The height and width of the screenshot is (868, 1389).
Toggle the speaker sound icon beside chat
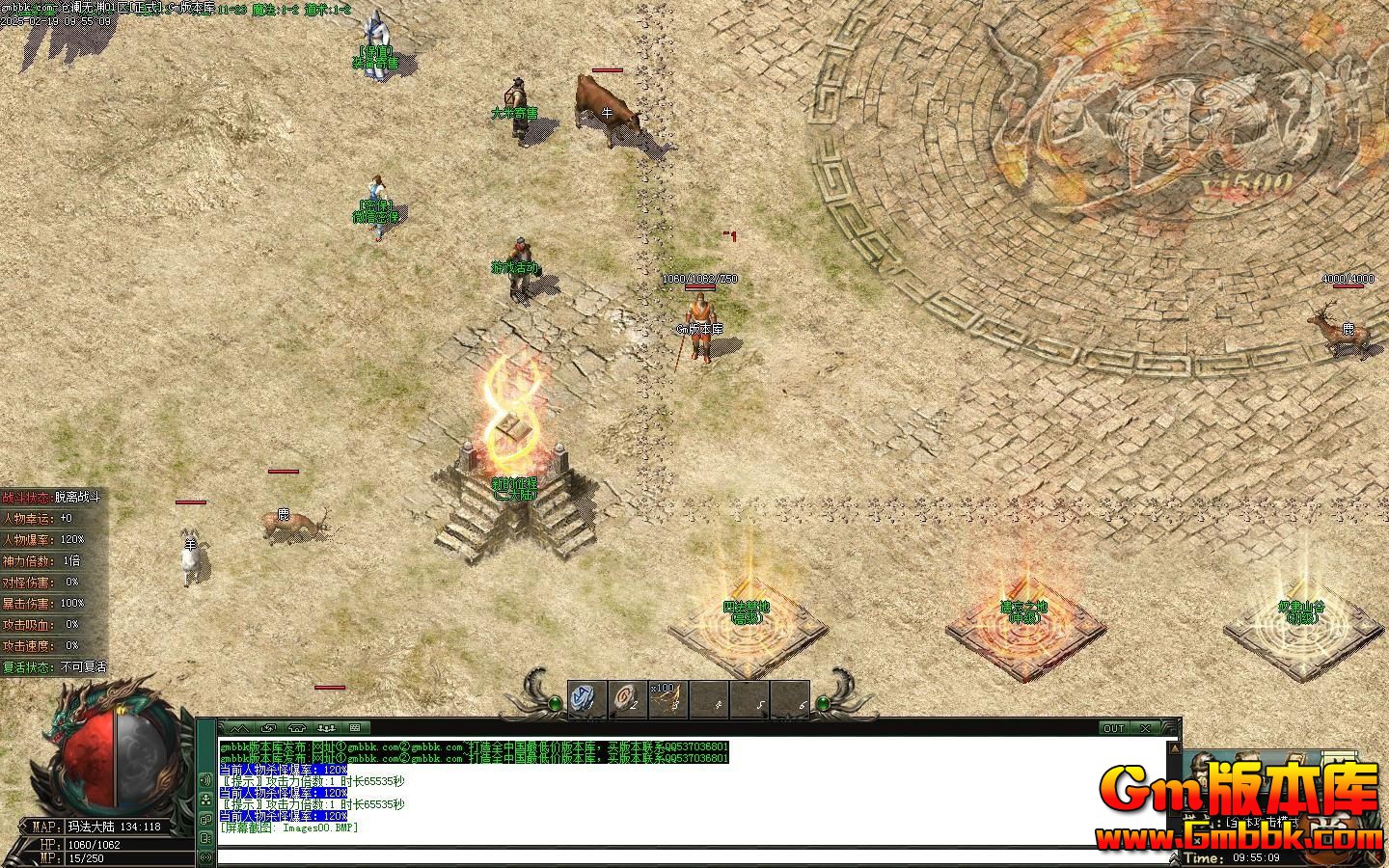[x=205, y=779]
